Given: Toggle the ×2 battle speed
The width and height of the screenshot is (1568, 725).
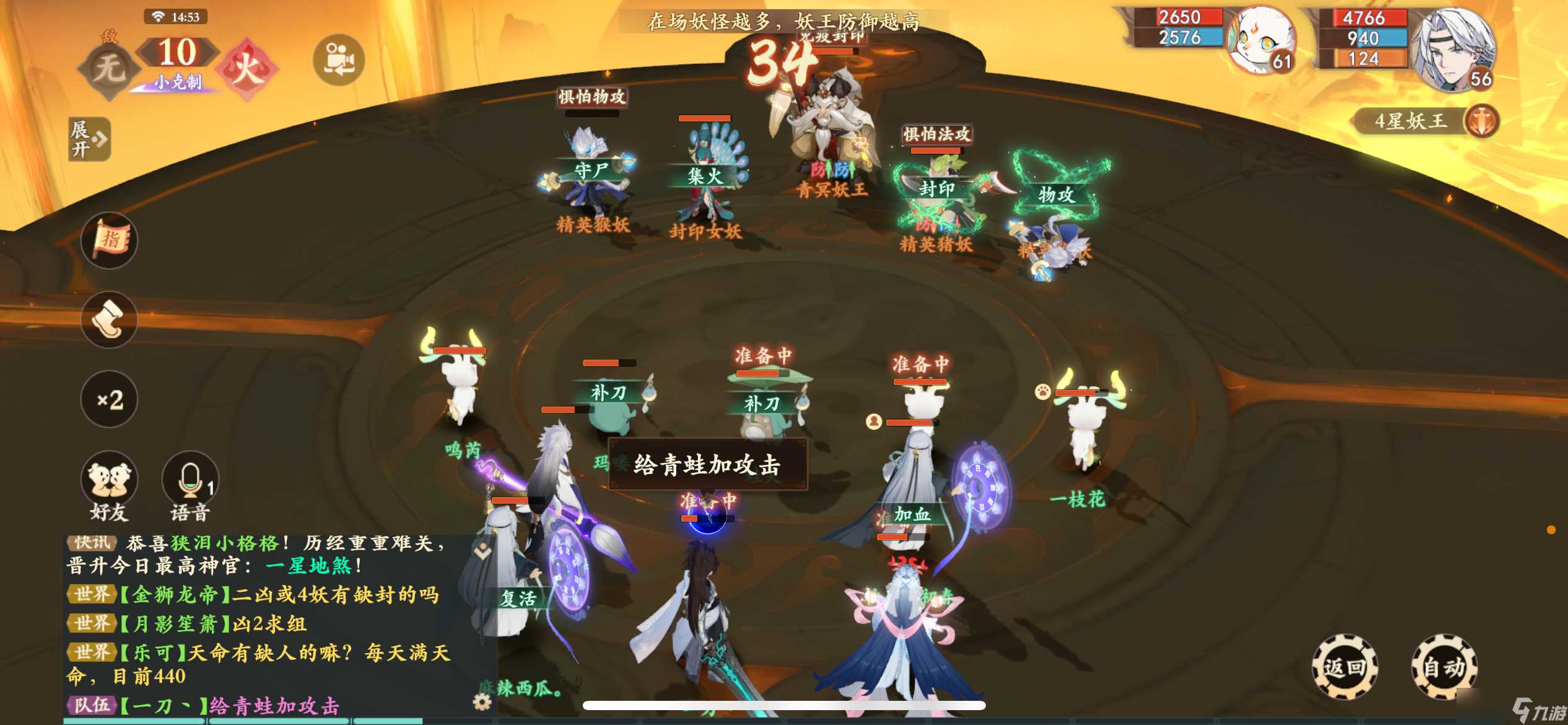Looking at the screenshot, I should pyautogui.click(x=109, y=400).
